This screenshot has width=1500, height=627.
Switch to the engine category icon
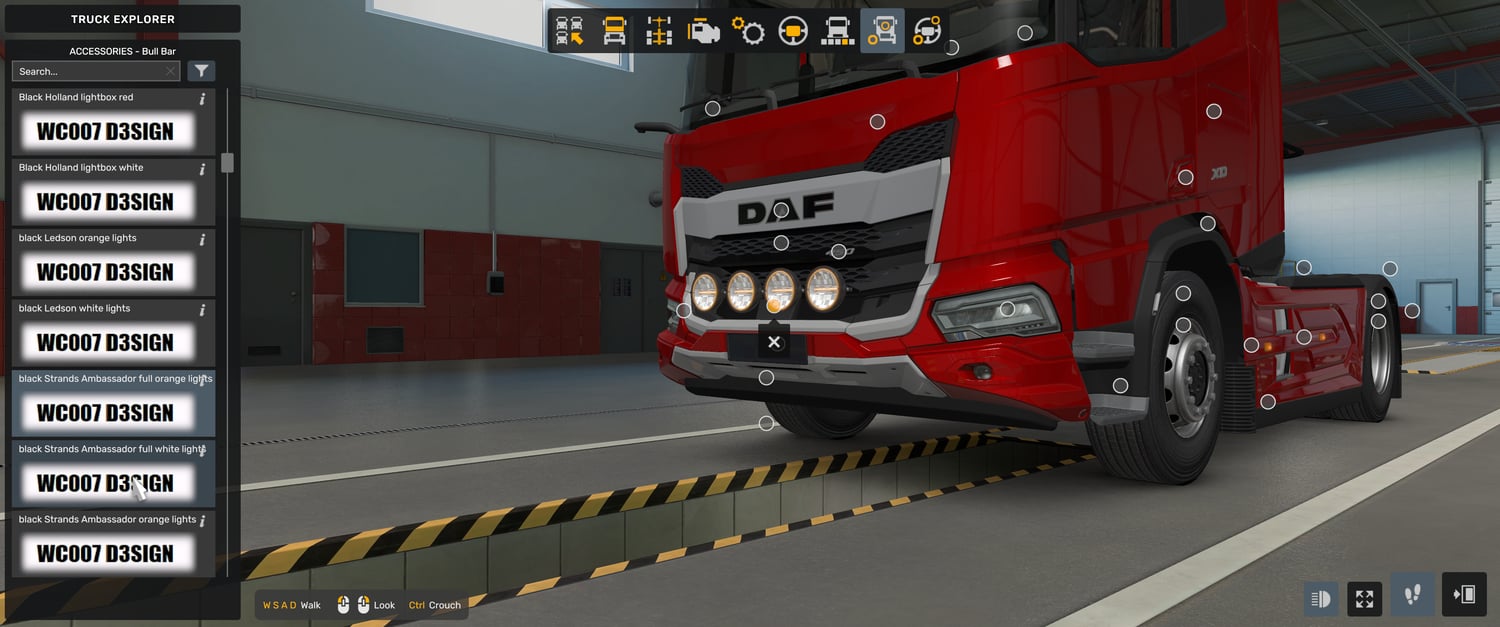(703, 31)
